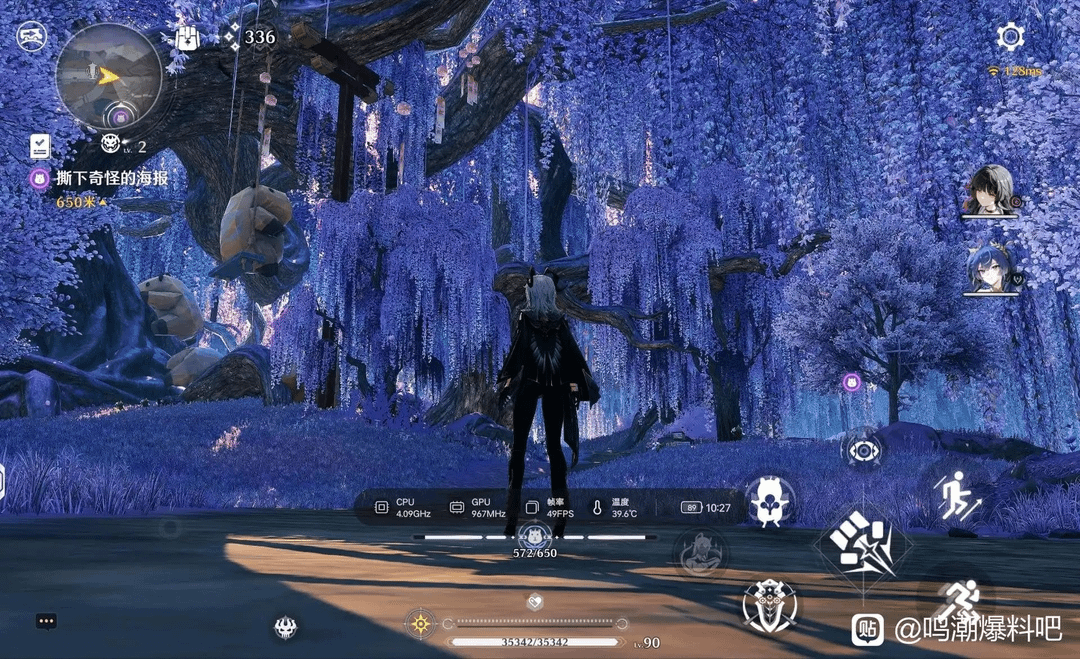The width and height of the screenshot is (1080, 659).
Task: Tap the spiked skull icon
Action: point(285,627)
